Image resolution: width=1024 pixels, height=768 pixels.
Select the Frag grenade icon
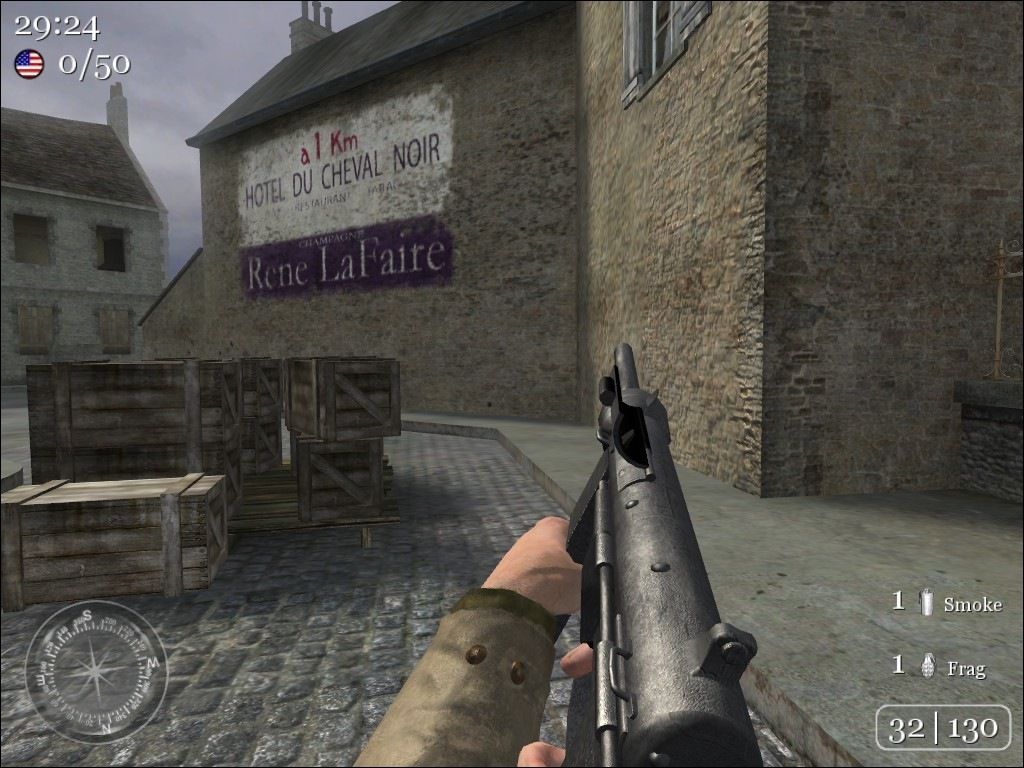tap(927, 666)
